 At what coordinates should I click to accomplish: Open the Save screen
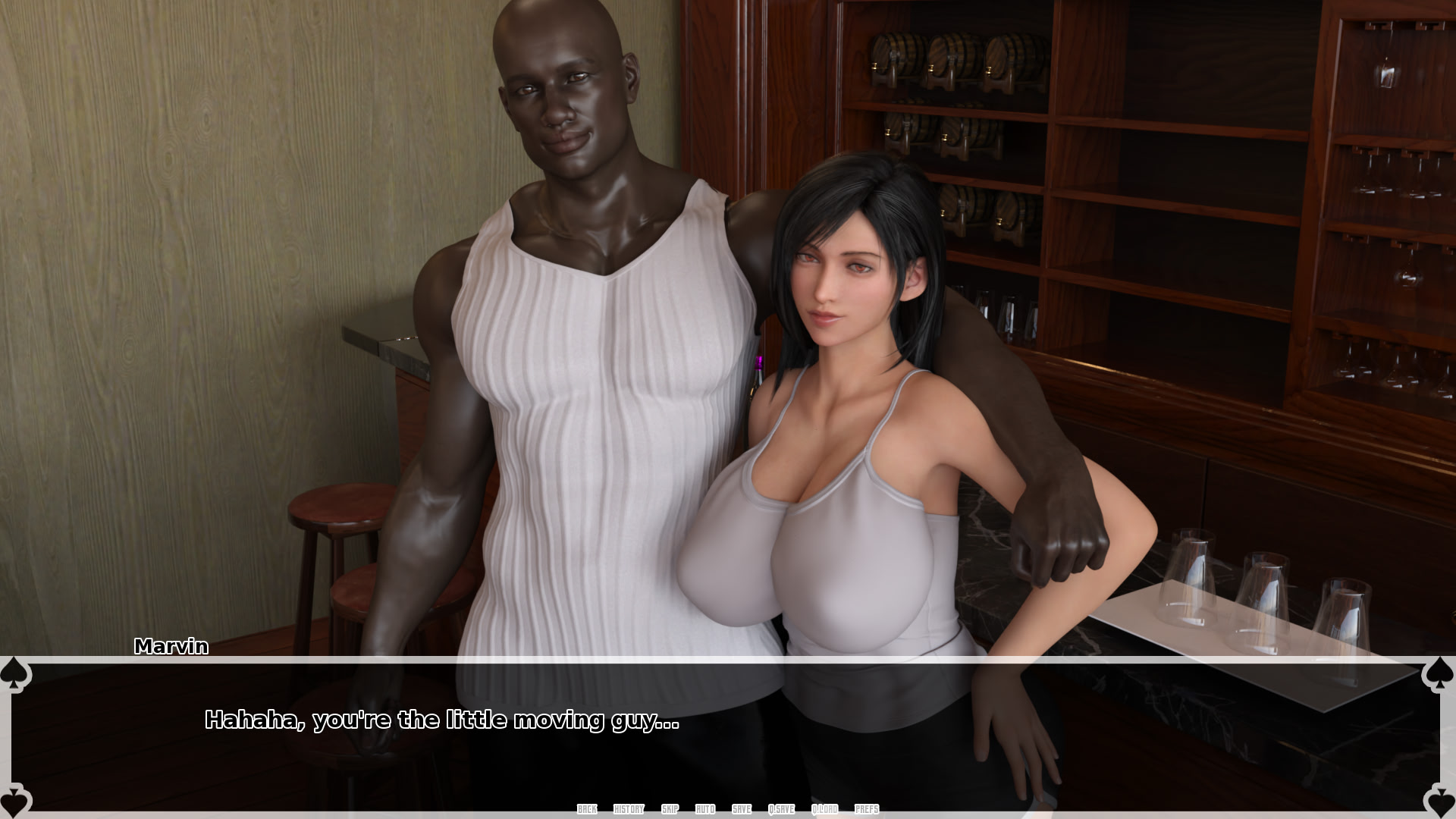click(x=741, y=809)
